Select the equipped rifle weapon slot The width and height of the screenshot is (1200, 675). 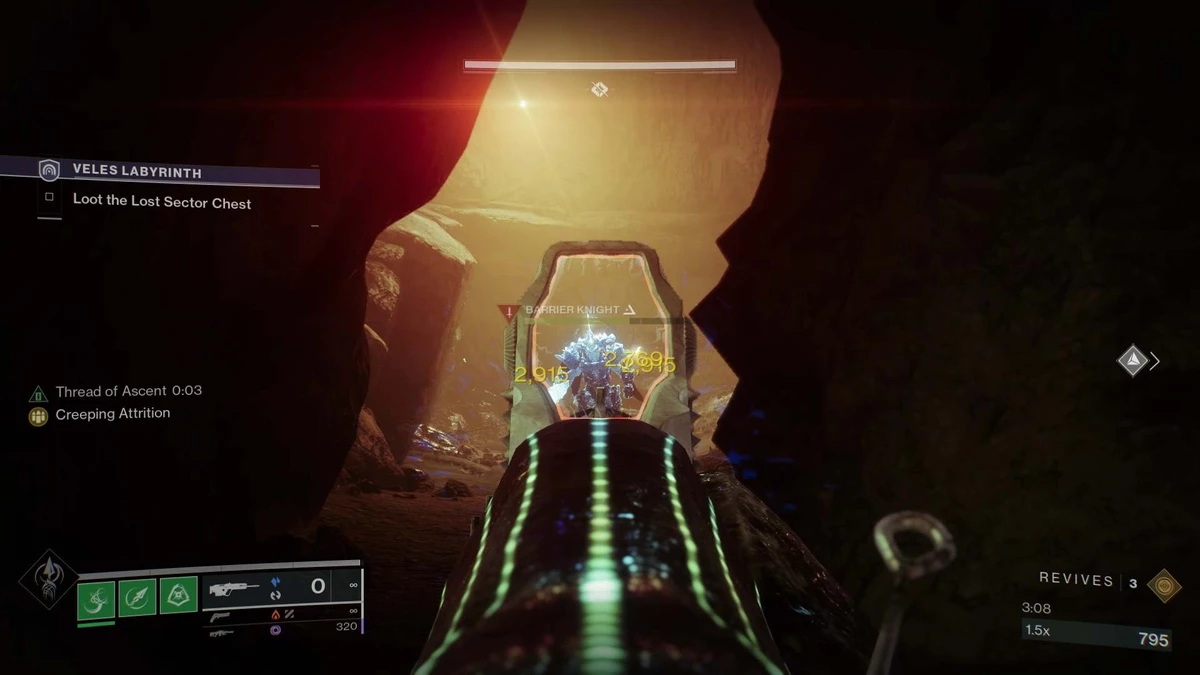(233, 588)
